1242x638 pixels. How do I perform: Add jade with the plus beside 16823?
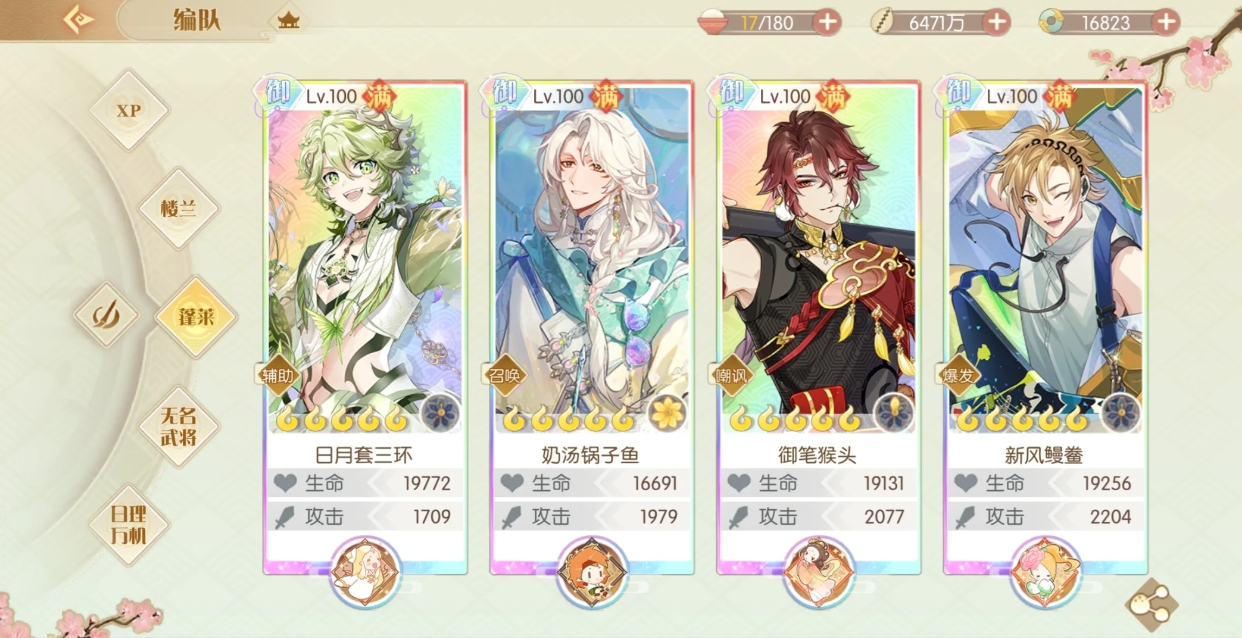(1166, 22)
